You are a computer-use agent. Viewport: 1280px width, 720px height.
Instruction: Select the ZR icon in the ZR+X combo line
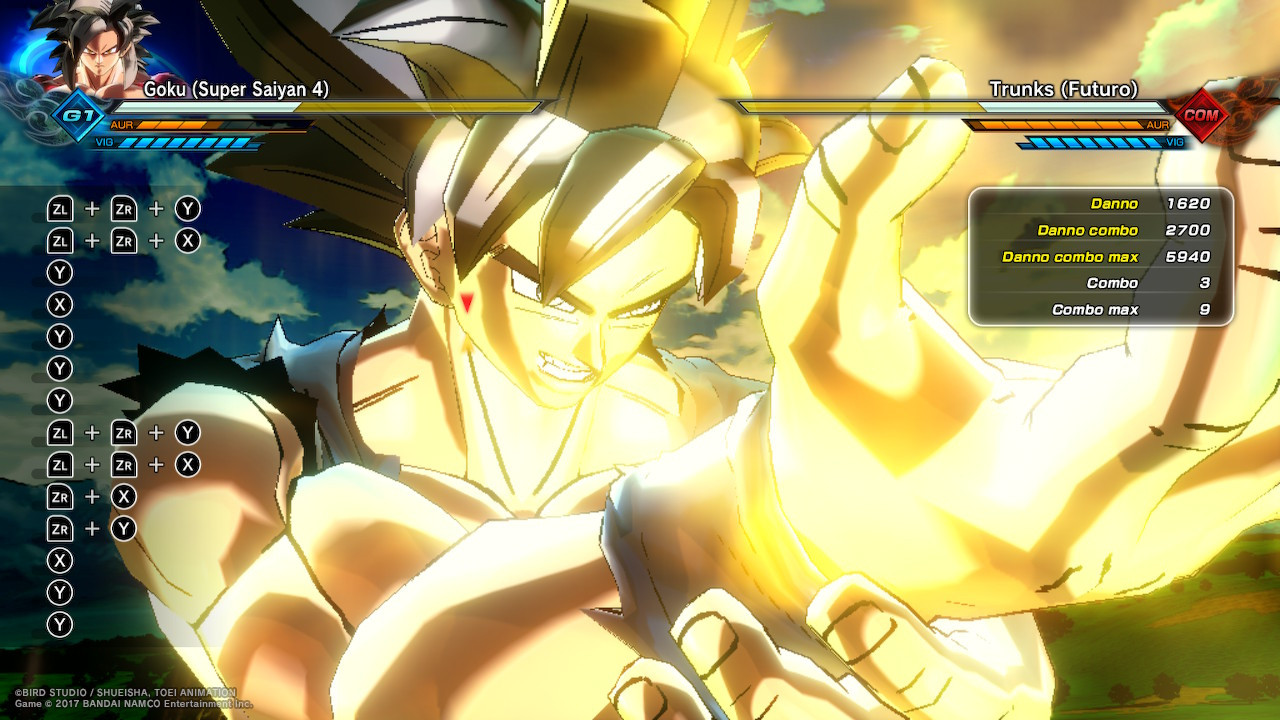[60, 495]
